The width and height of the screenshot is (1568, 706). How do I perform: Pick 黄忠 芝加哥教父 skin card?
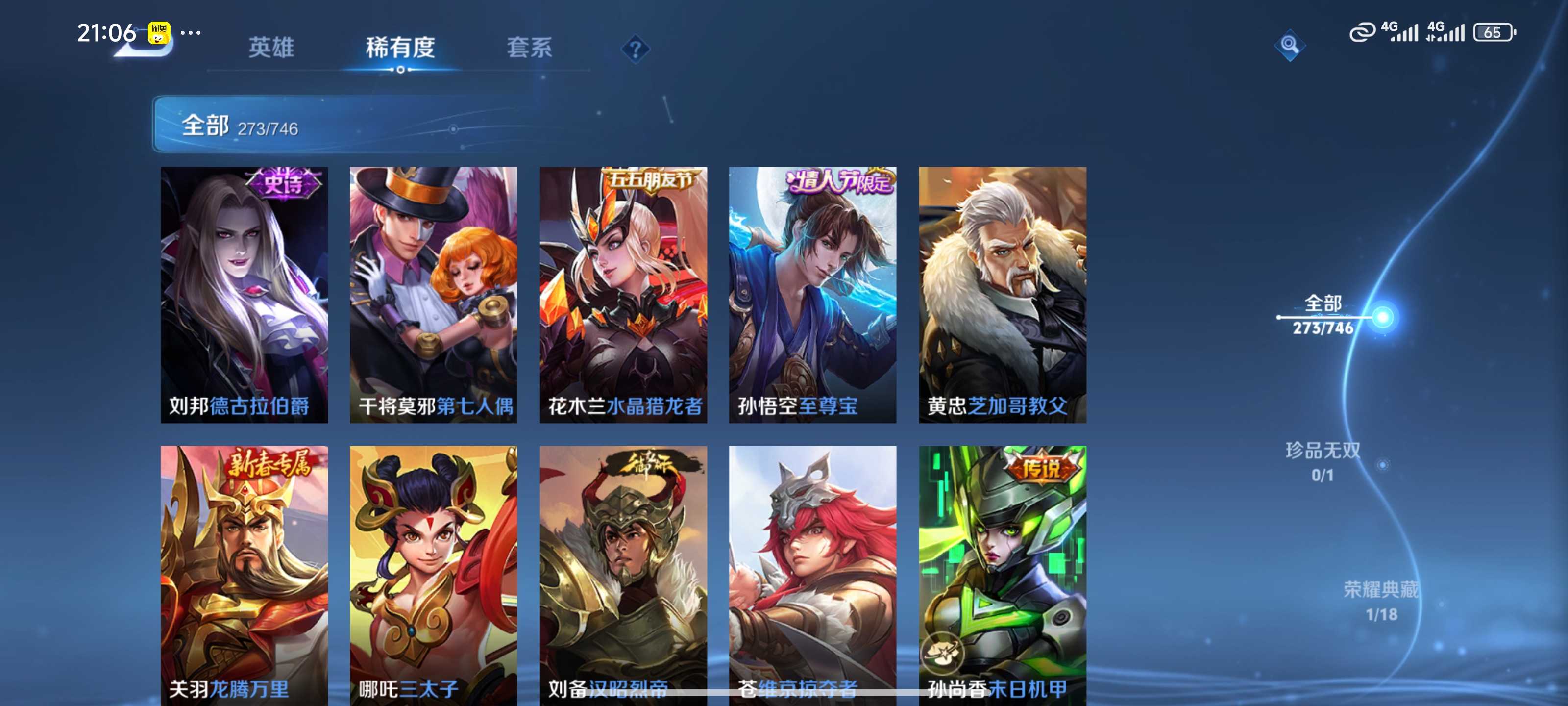(x=1002, y=295)
